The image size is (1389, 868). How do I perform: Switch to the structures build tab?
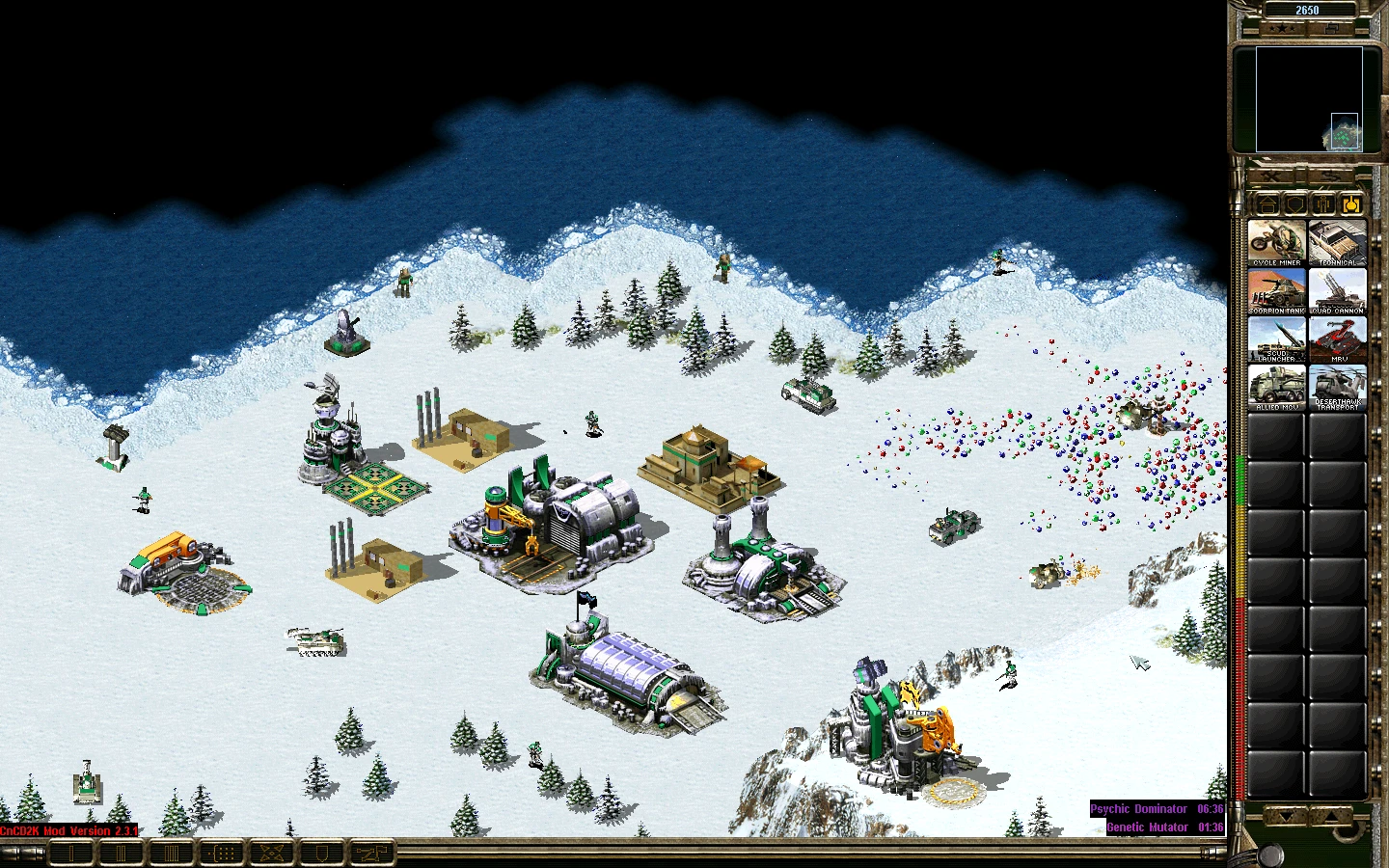pos(1268,204)
